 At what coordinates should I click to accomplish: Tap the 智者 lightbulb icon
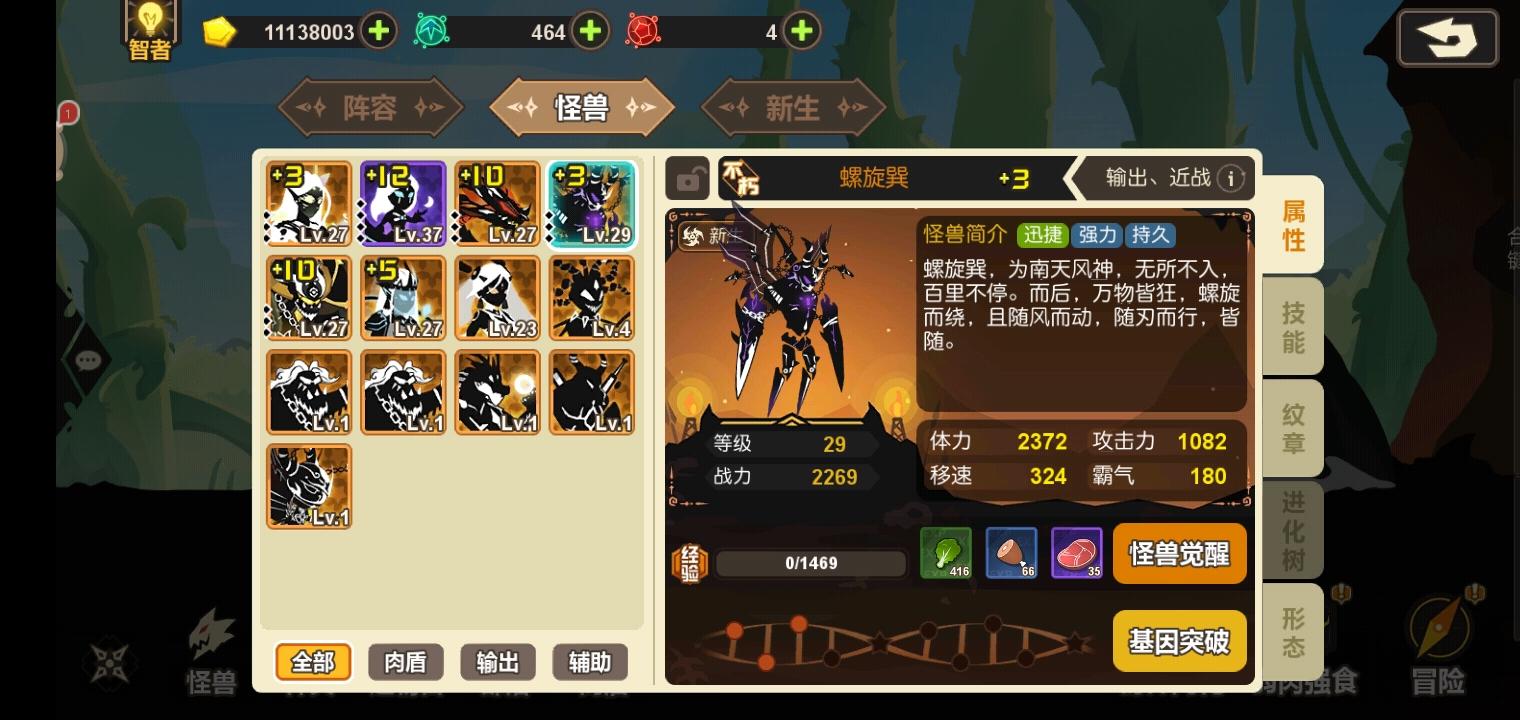click(x=150, y=25)
